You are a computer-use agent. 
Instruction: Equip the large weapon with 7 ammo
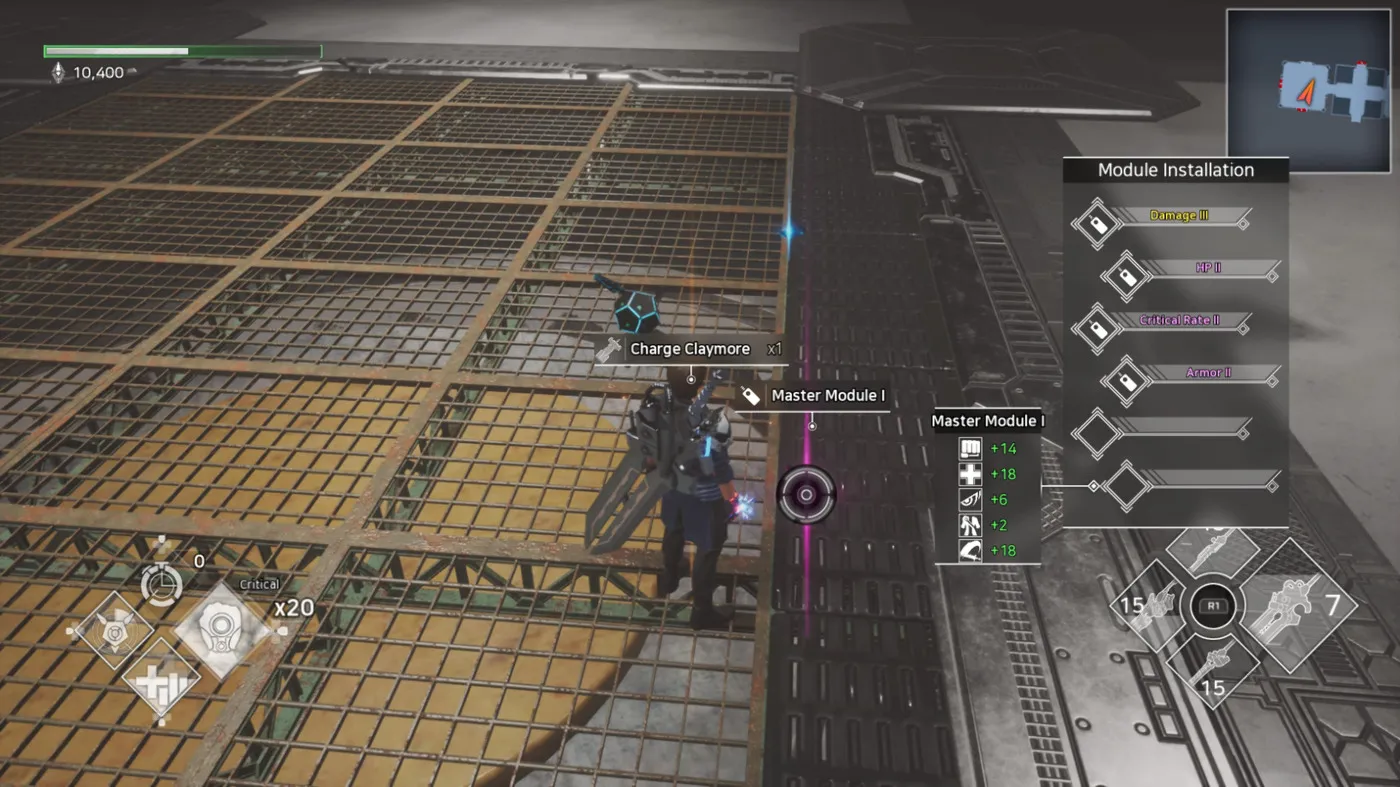point(1296,607)
